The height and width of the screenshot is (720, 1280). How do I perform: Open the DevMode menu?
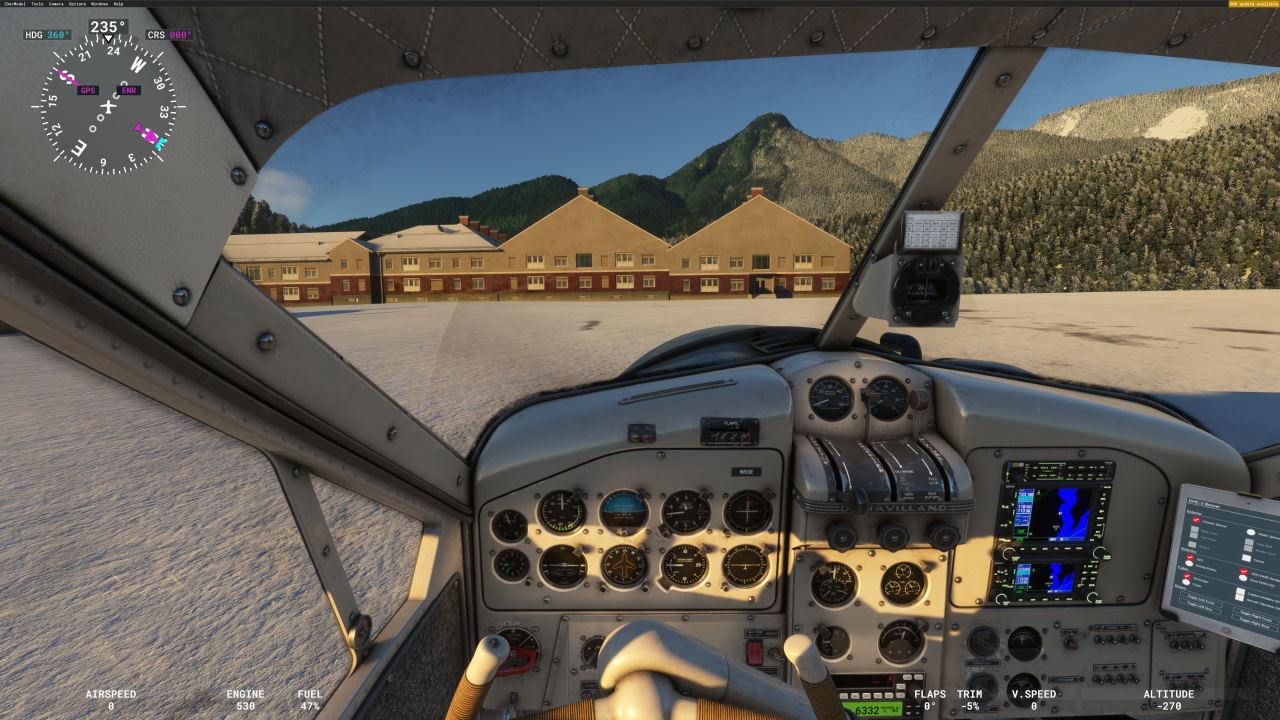pyautogui.click(x=16, y=4)
